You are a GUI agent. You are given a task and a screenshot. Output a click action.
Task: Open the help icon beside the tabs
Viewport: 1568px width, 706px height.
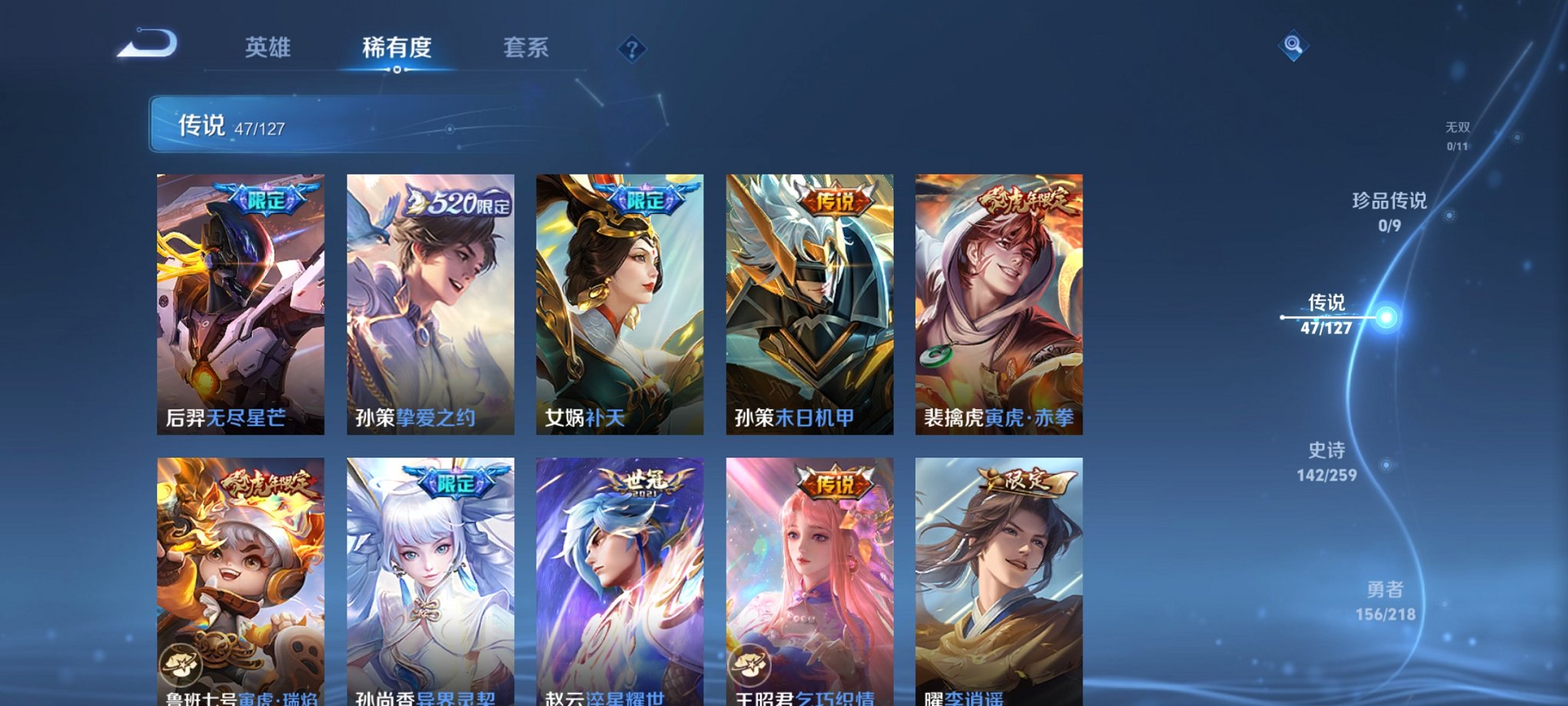coord(632,50)
